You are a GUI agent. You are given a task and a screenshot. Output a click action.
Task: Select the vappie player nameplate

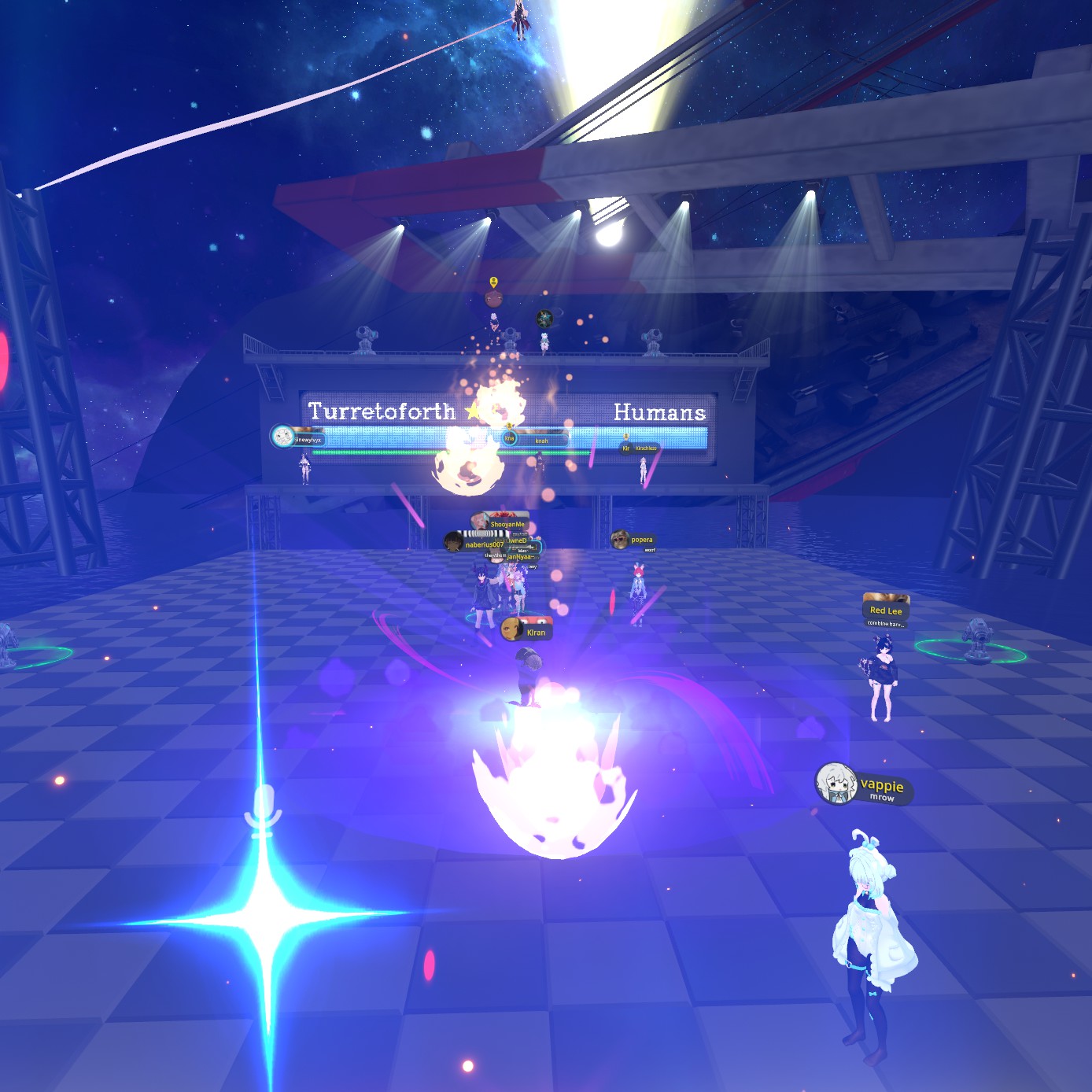tap(865, 785)
